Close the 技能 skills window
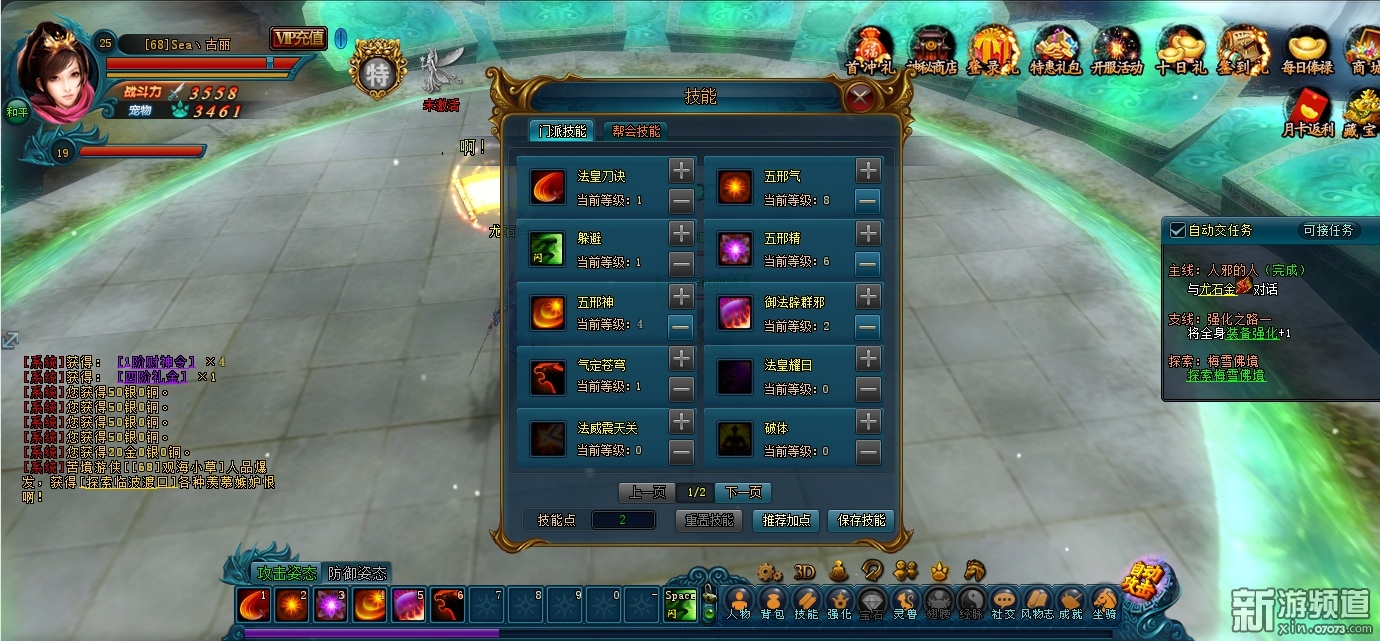 858,97
